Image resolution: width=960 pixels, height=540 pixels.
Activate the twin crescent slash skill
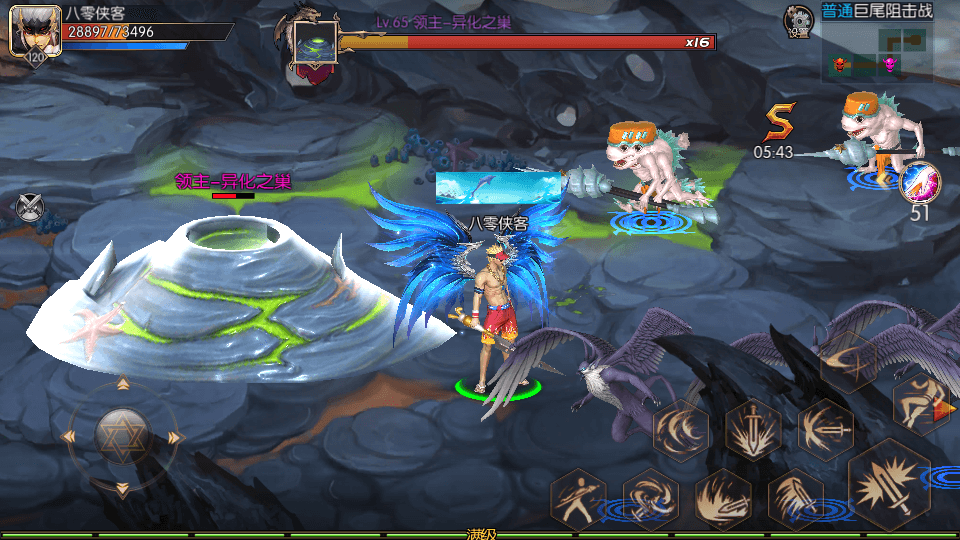pos(681,430)
